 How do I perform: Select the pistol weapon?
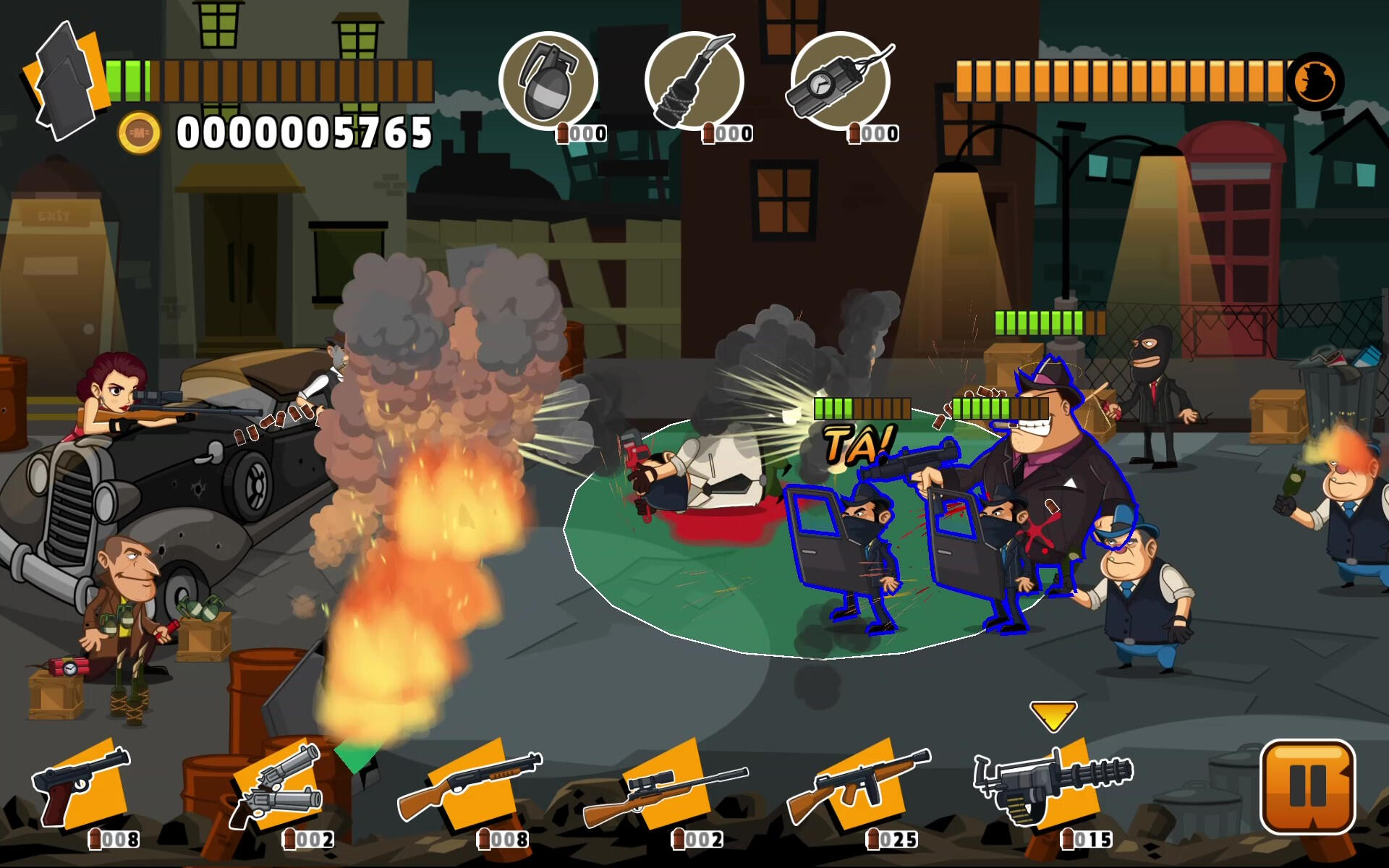[83, 787]
